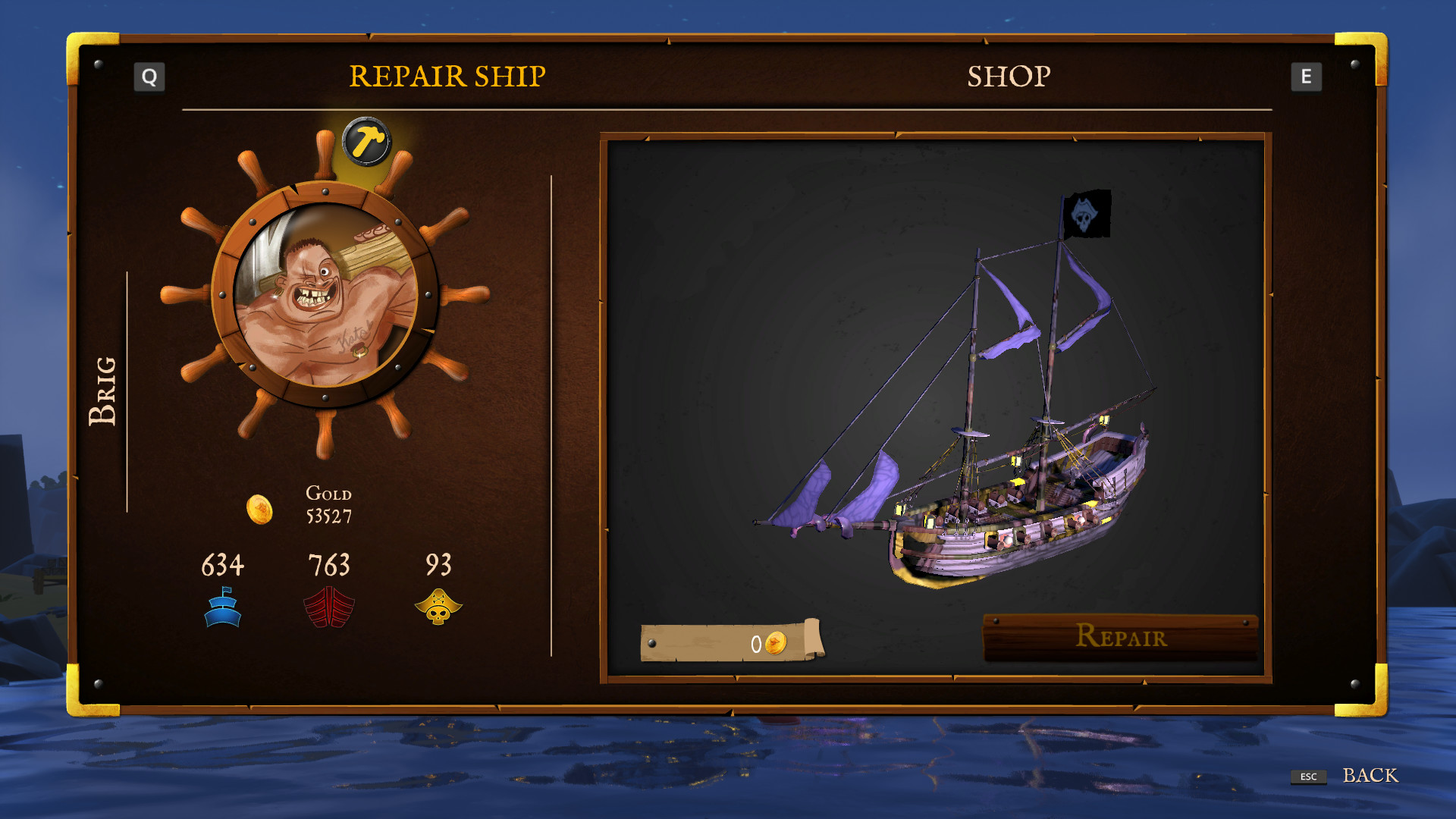The height and width of the screenshot is (819, 1456).
Task: Click the golden pirate hat skull icon
Action: (439, 607)
